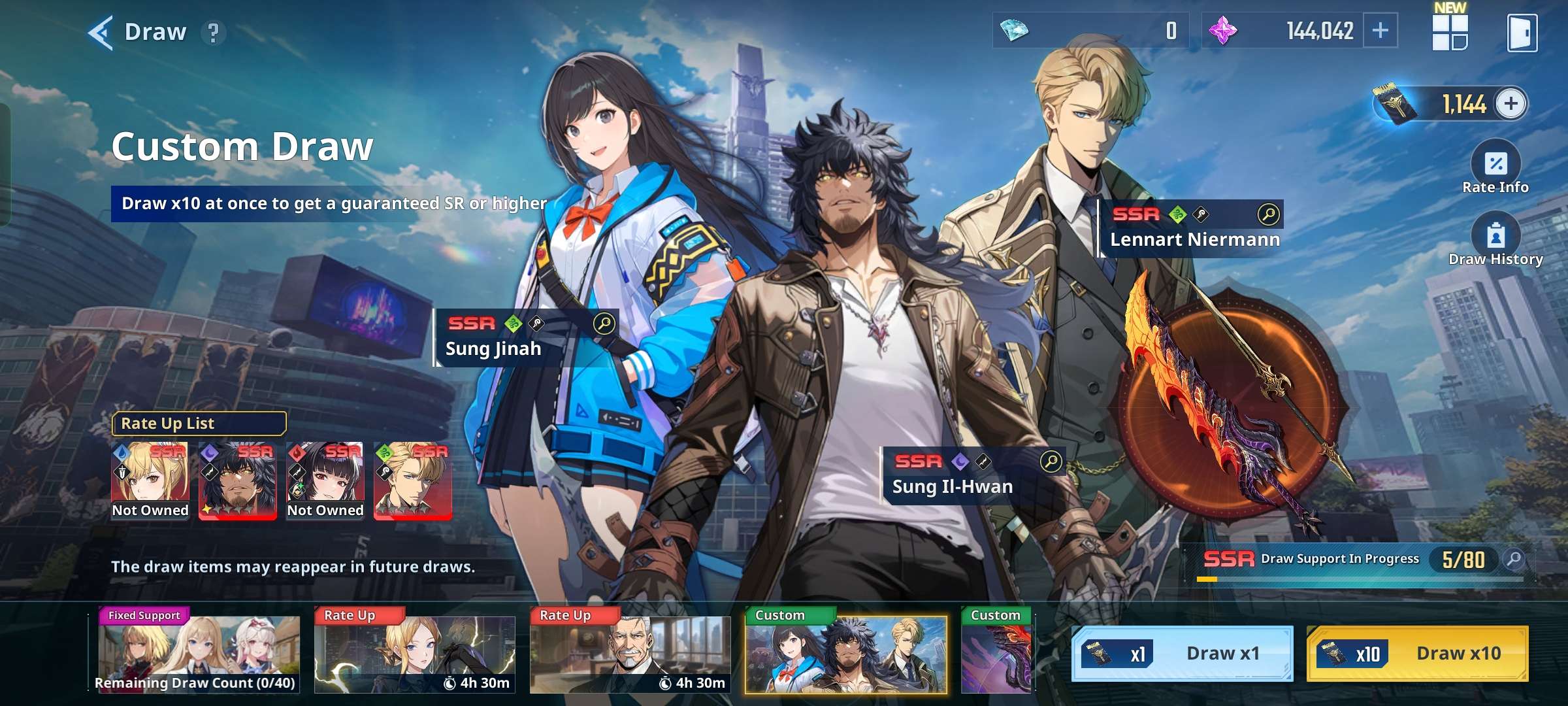Inspect Lennart Niermann details magnifier
The height and width of the screenshot is (706, 1568).
[x=1267, y=214]
